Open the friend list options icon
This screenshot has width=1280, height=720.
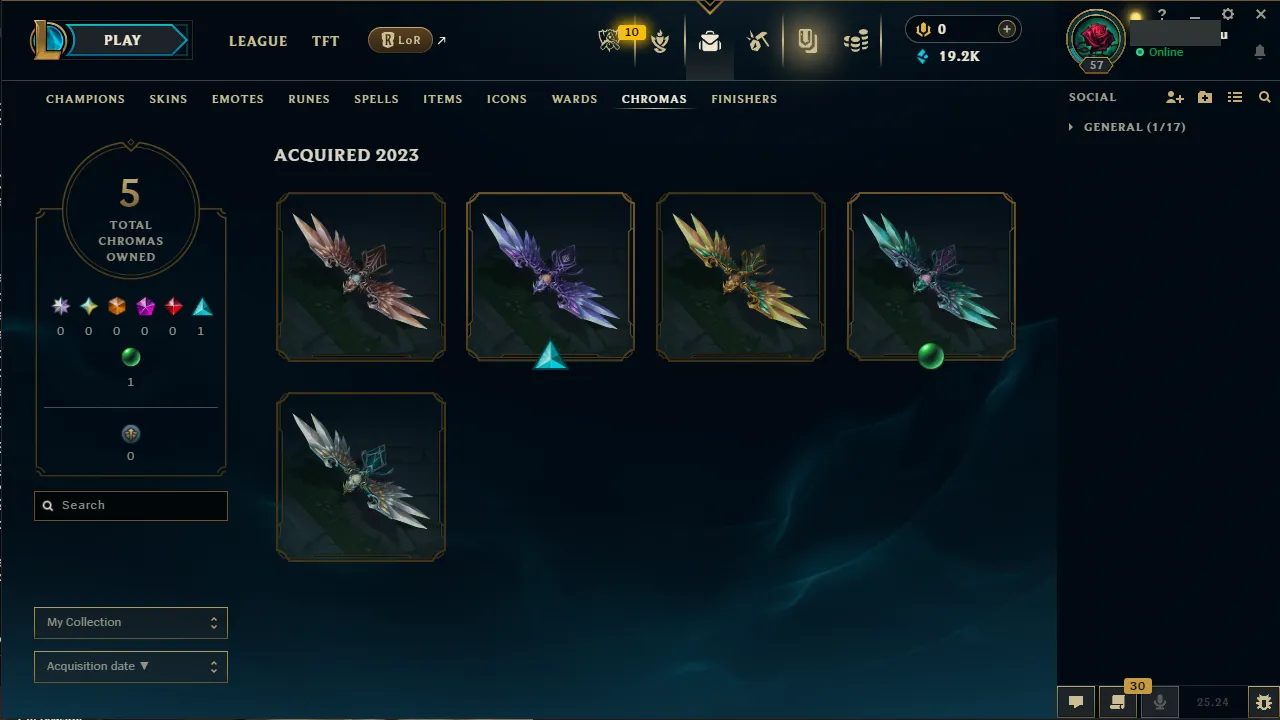tap(1235, 97)
